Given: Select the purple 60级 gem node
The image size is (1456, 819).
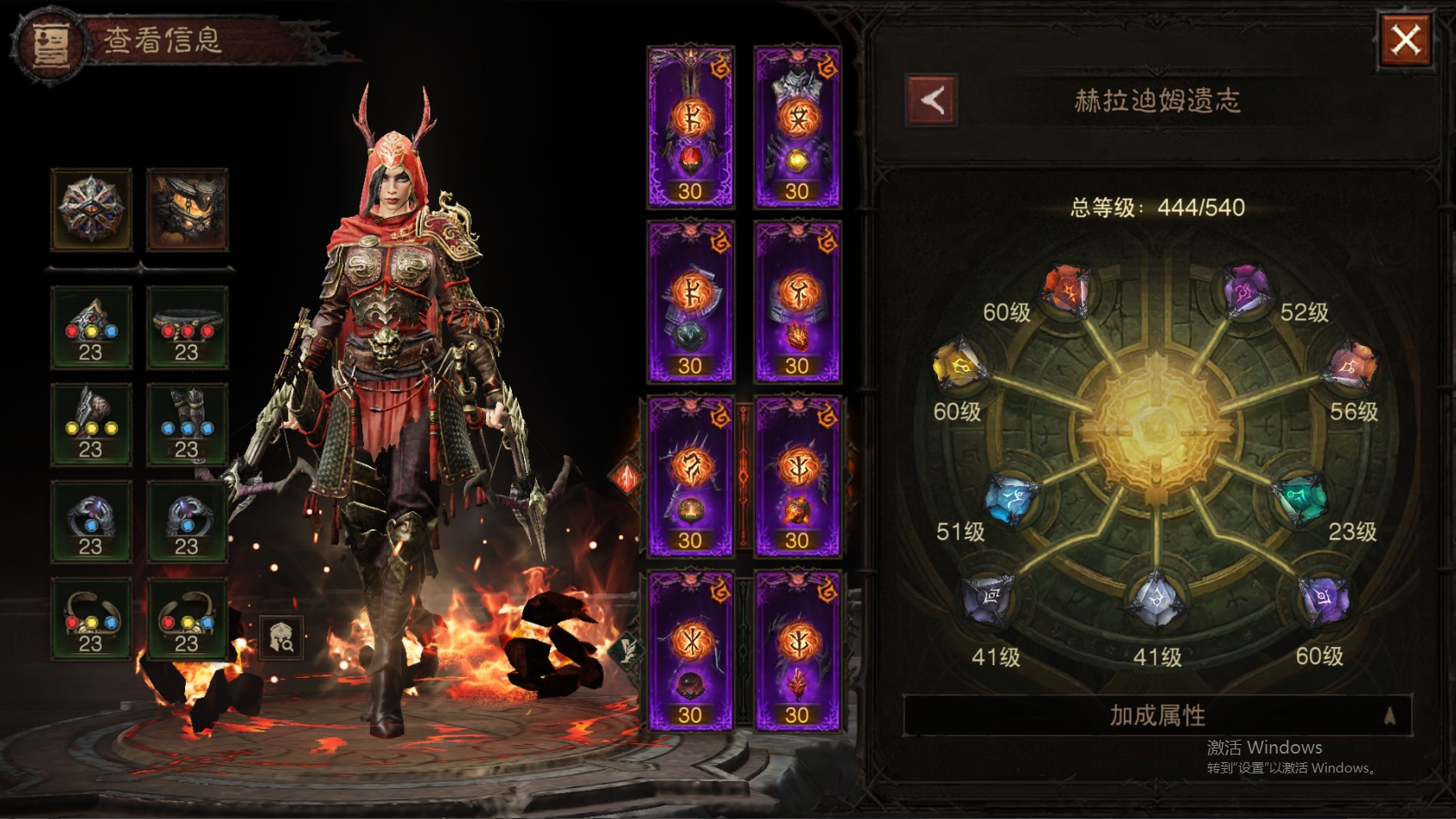Looking at the screenshot, I should click(x=1324, y=599).
